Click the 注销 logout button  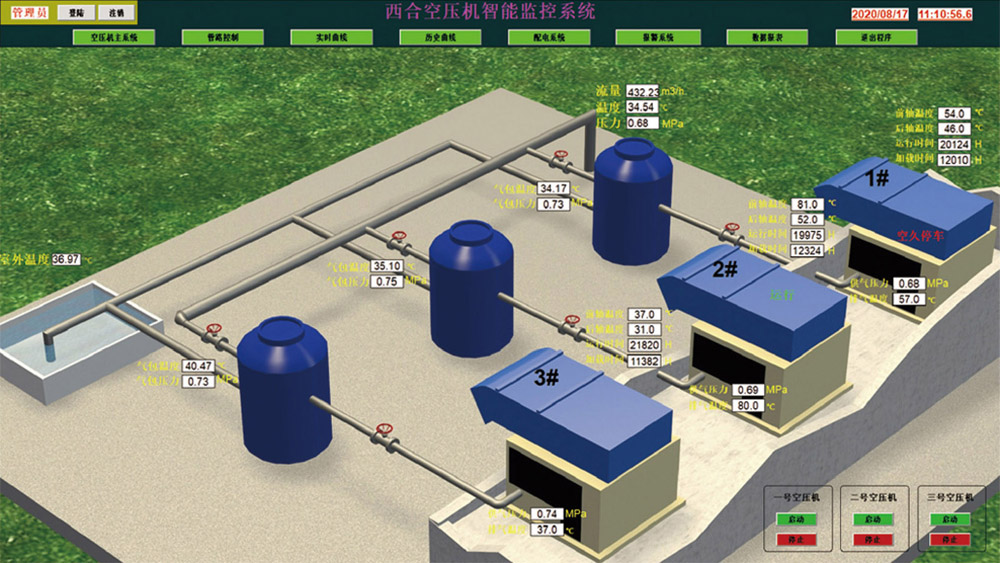point(116,12)
